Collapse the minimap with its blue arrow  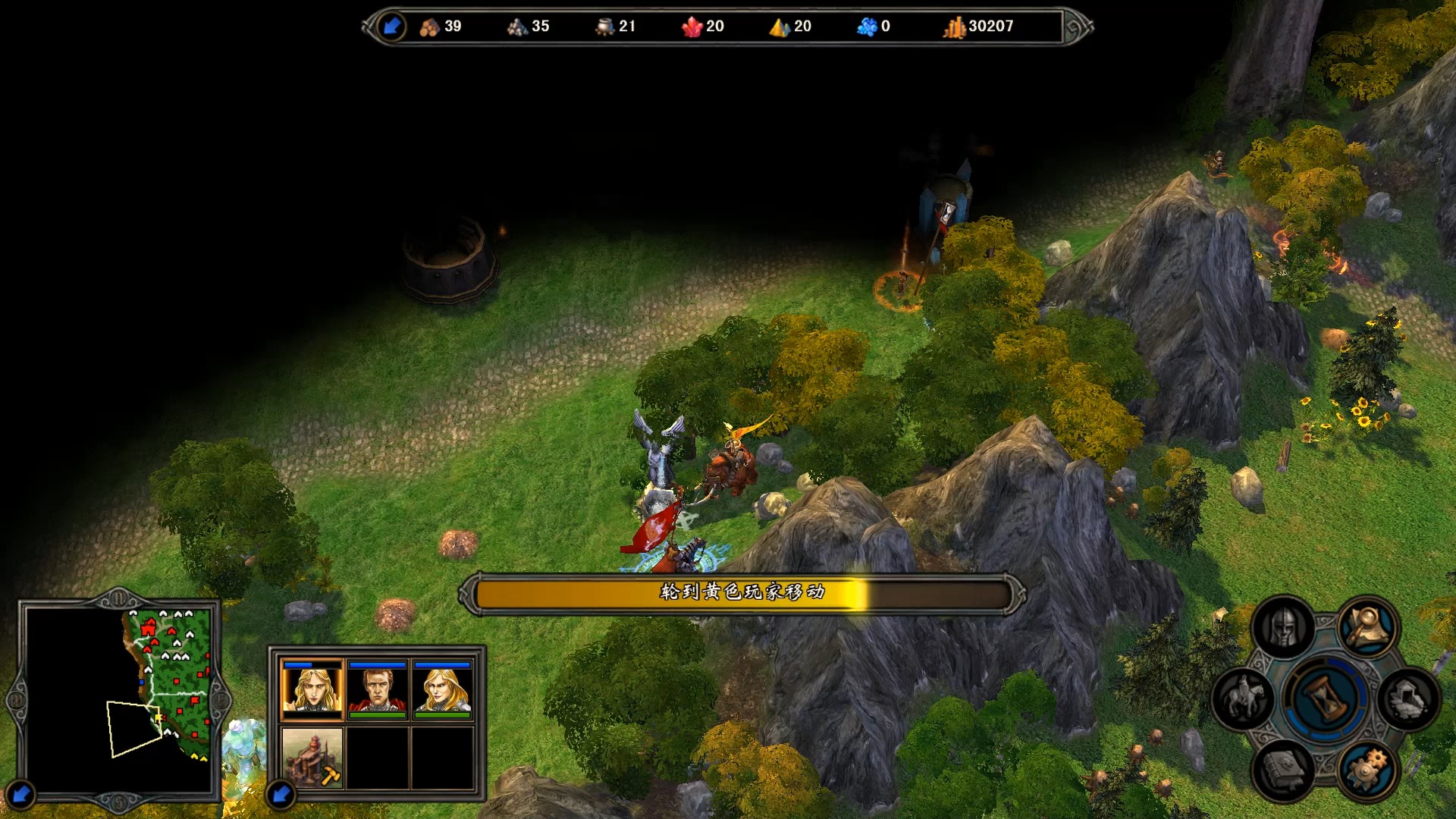(x=20, y=794)
